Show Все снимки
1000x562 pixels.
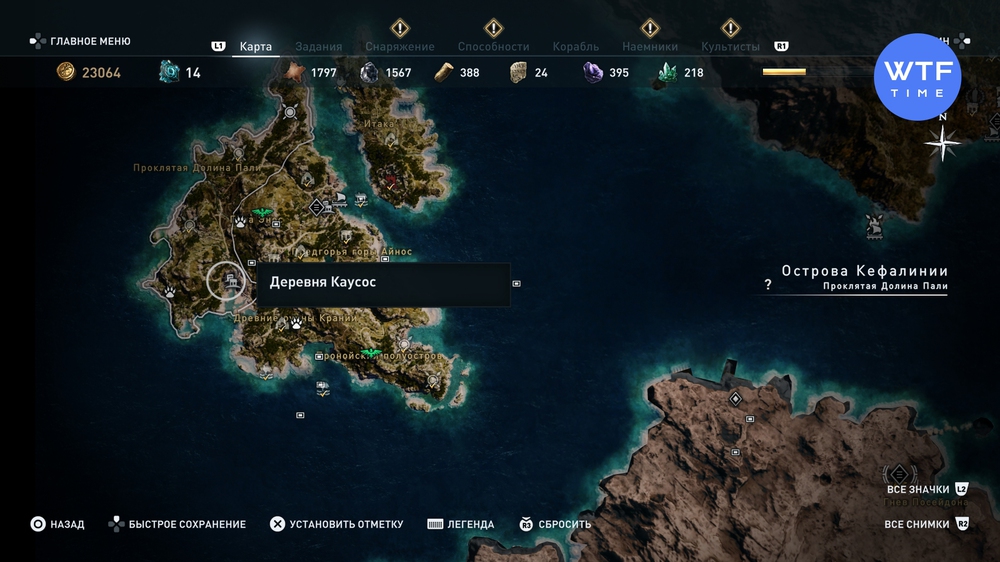pyautogui.click(x=920, y=524)
